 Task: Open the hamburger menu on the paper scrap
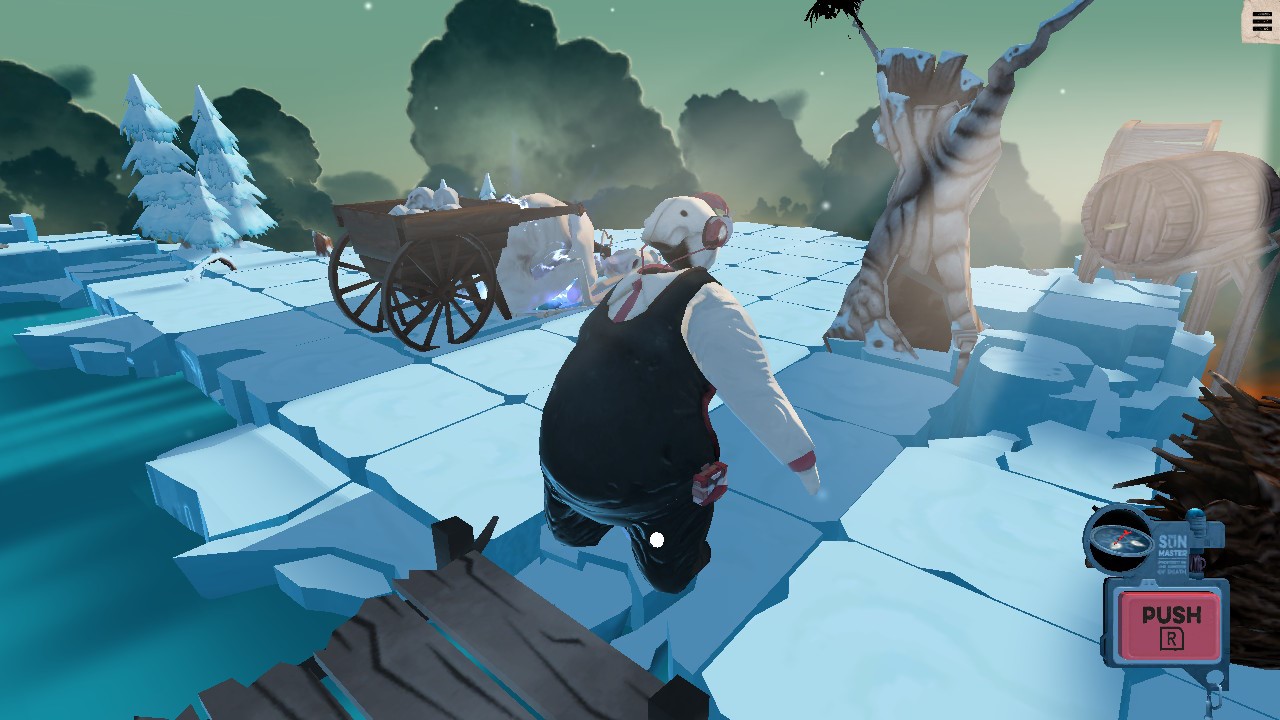(x=1262, y=22)
